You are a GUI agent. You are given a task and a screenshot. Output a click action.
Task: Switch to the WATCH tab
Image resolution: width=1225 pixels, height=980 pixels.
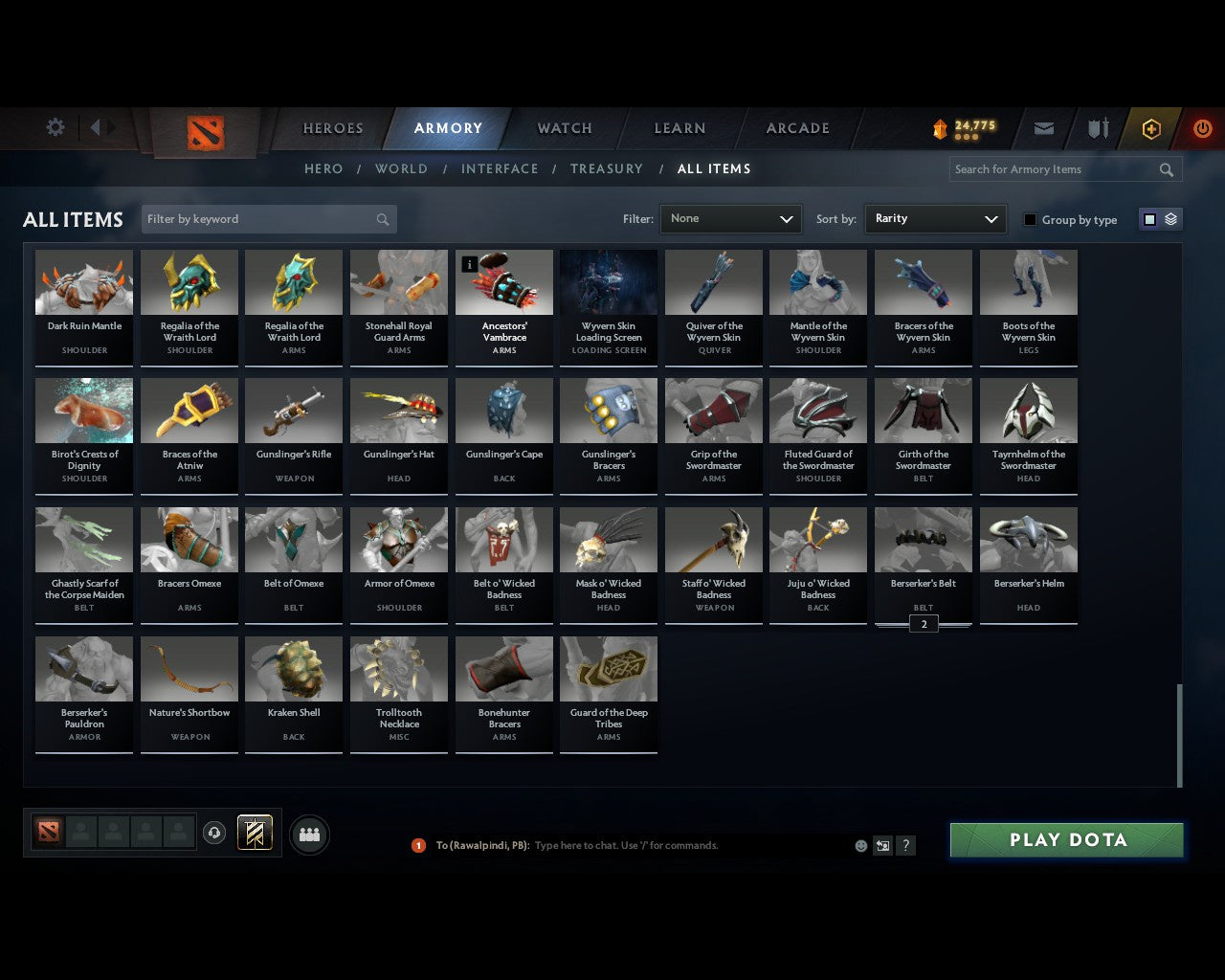coord(564,128)
